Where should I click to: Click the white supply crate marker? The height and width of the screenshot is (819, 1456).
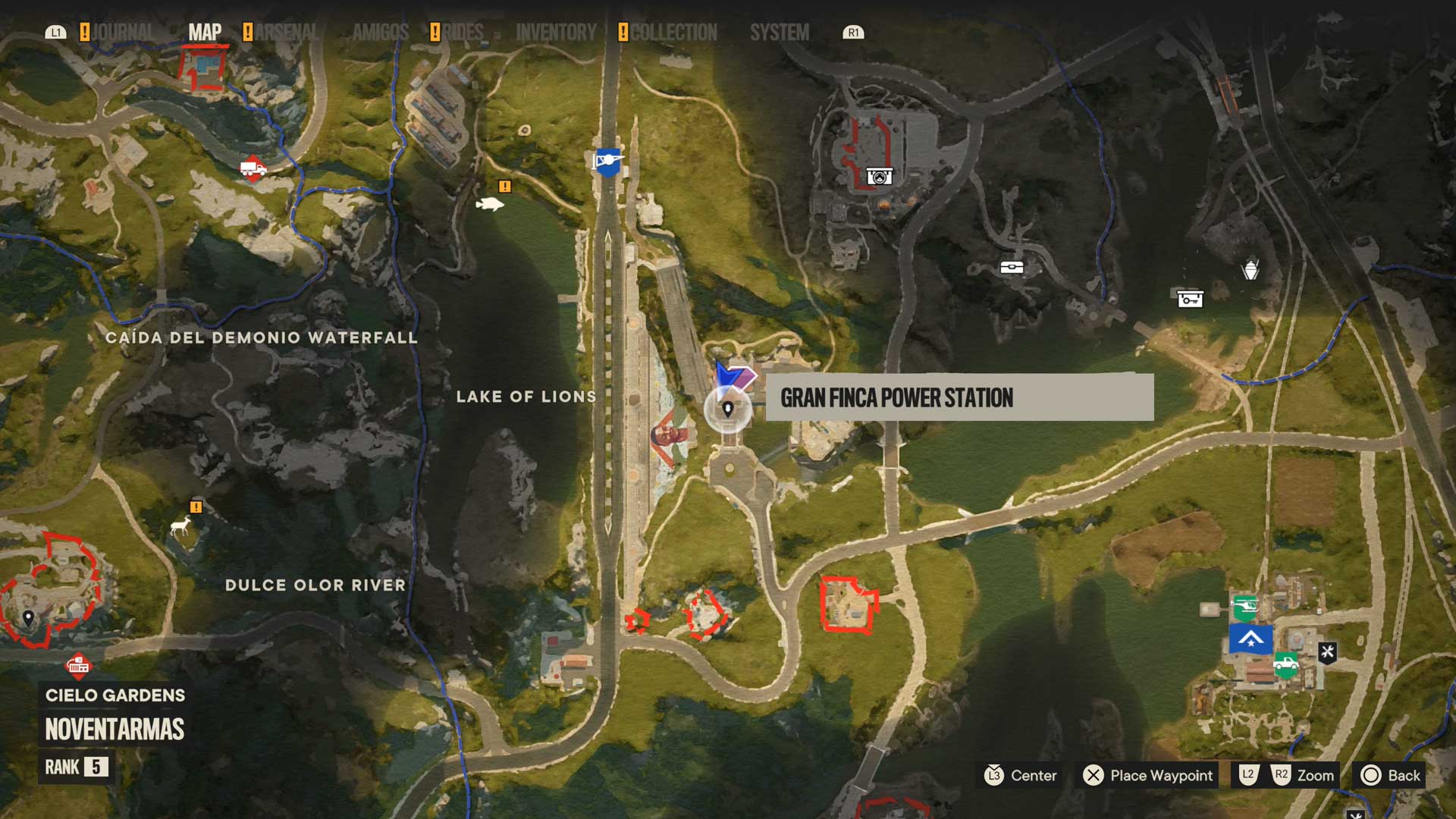click(x=1012, y=267)
